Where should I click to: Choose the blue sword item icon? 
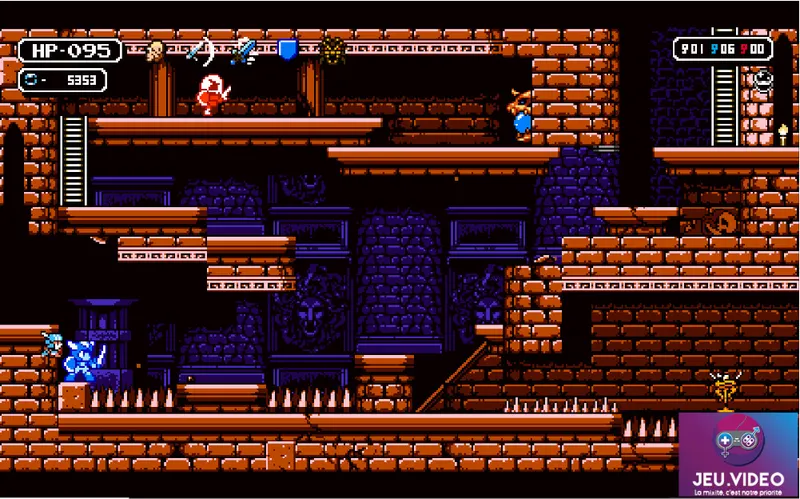(244, 50)
